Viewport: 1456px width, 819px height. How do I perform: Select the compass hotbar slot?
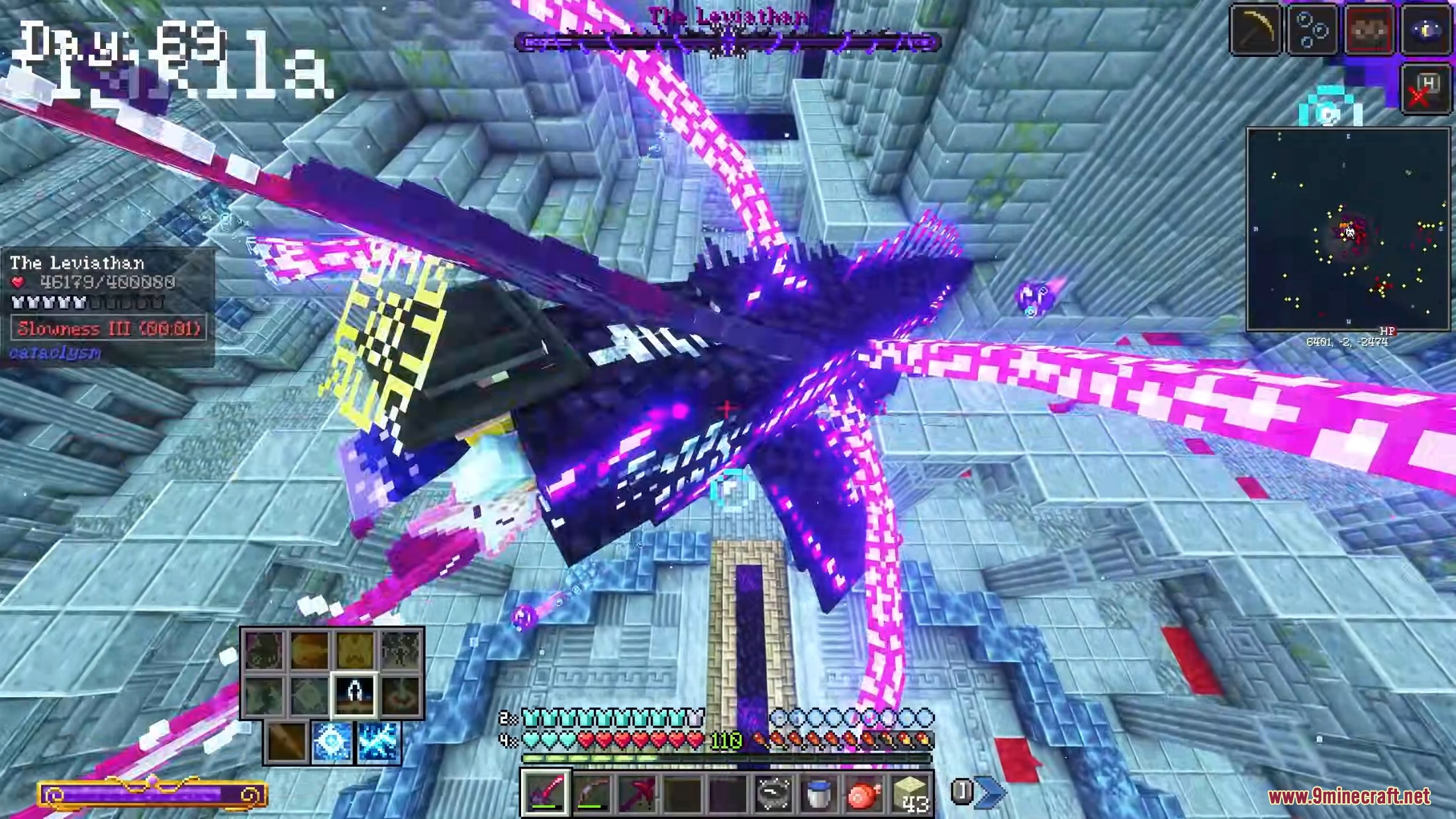pyautogui.click(x=772, y=793)
